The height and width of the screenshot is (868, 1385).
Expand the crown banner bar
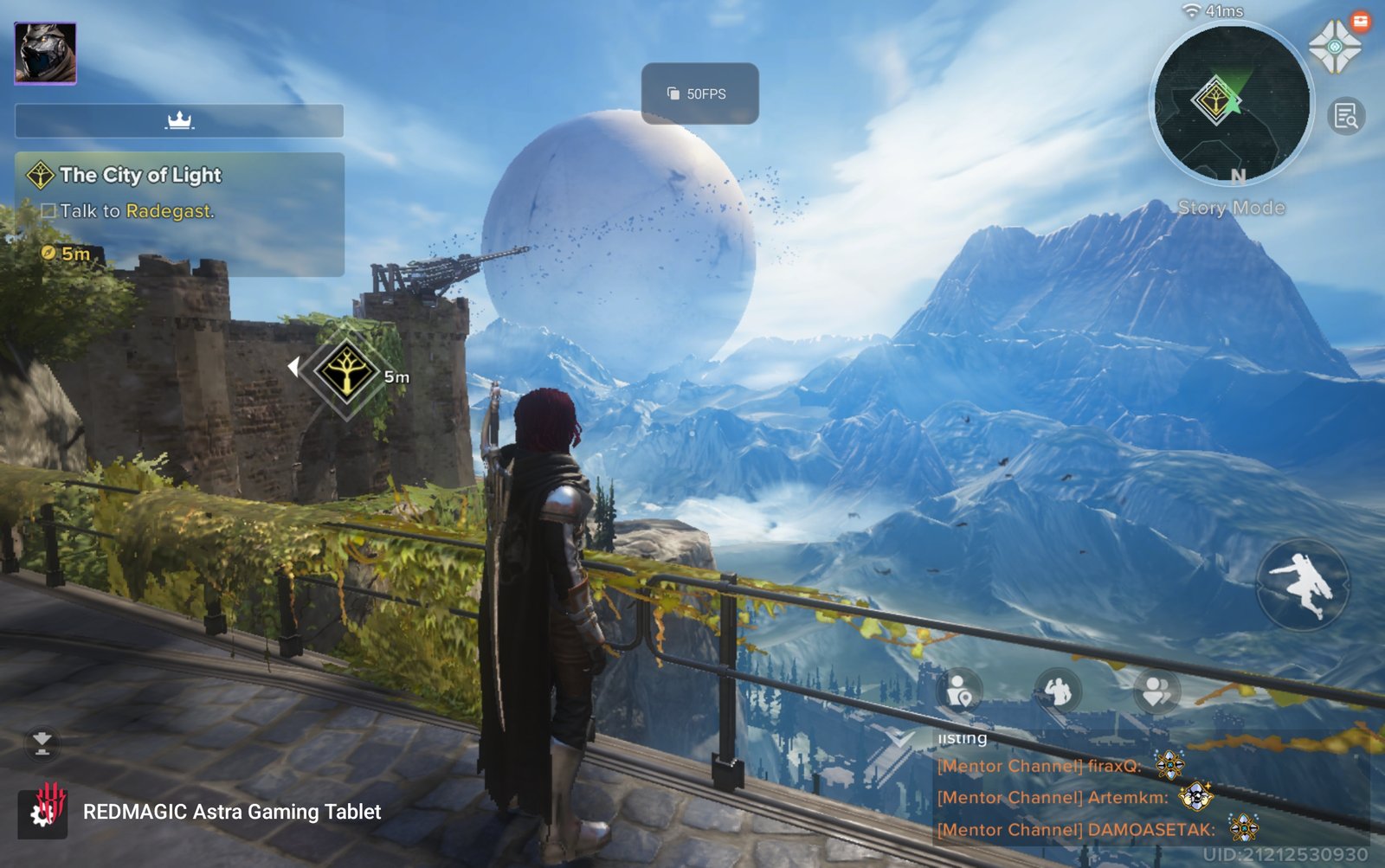(179, 121)
